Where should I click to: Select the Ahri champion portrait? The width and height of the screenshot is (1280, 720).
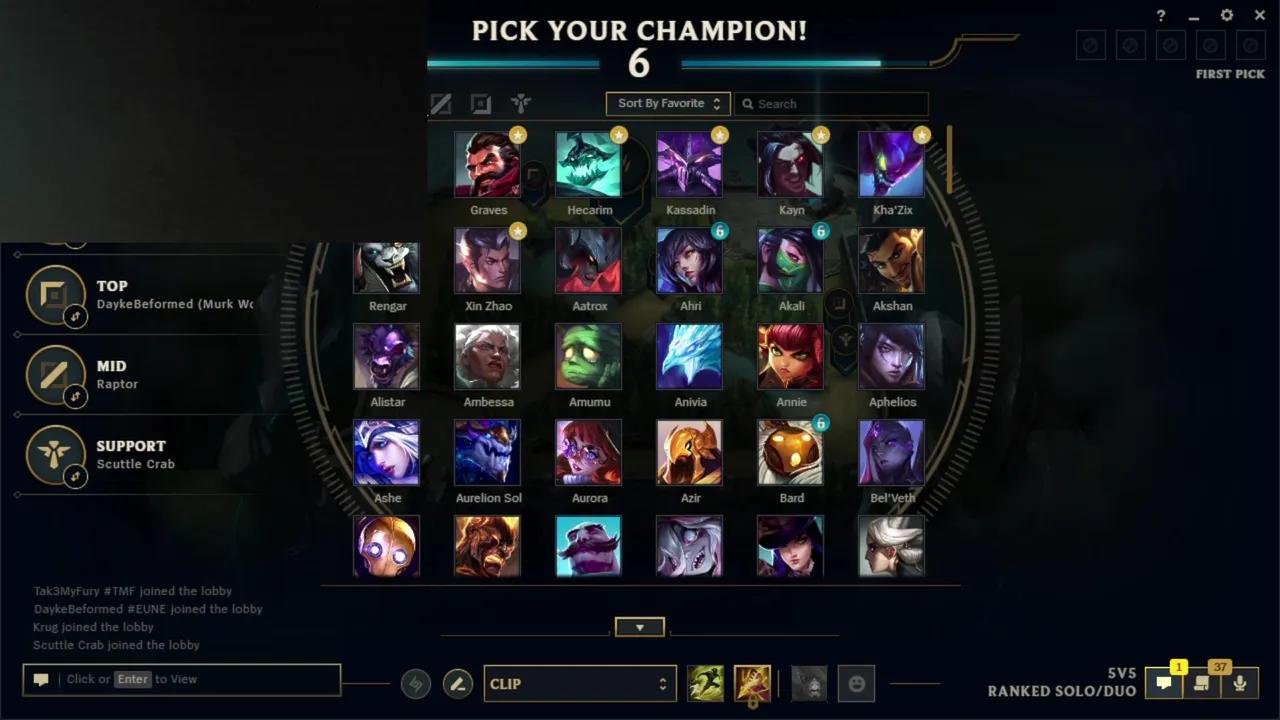tap(690, 260)
